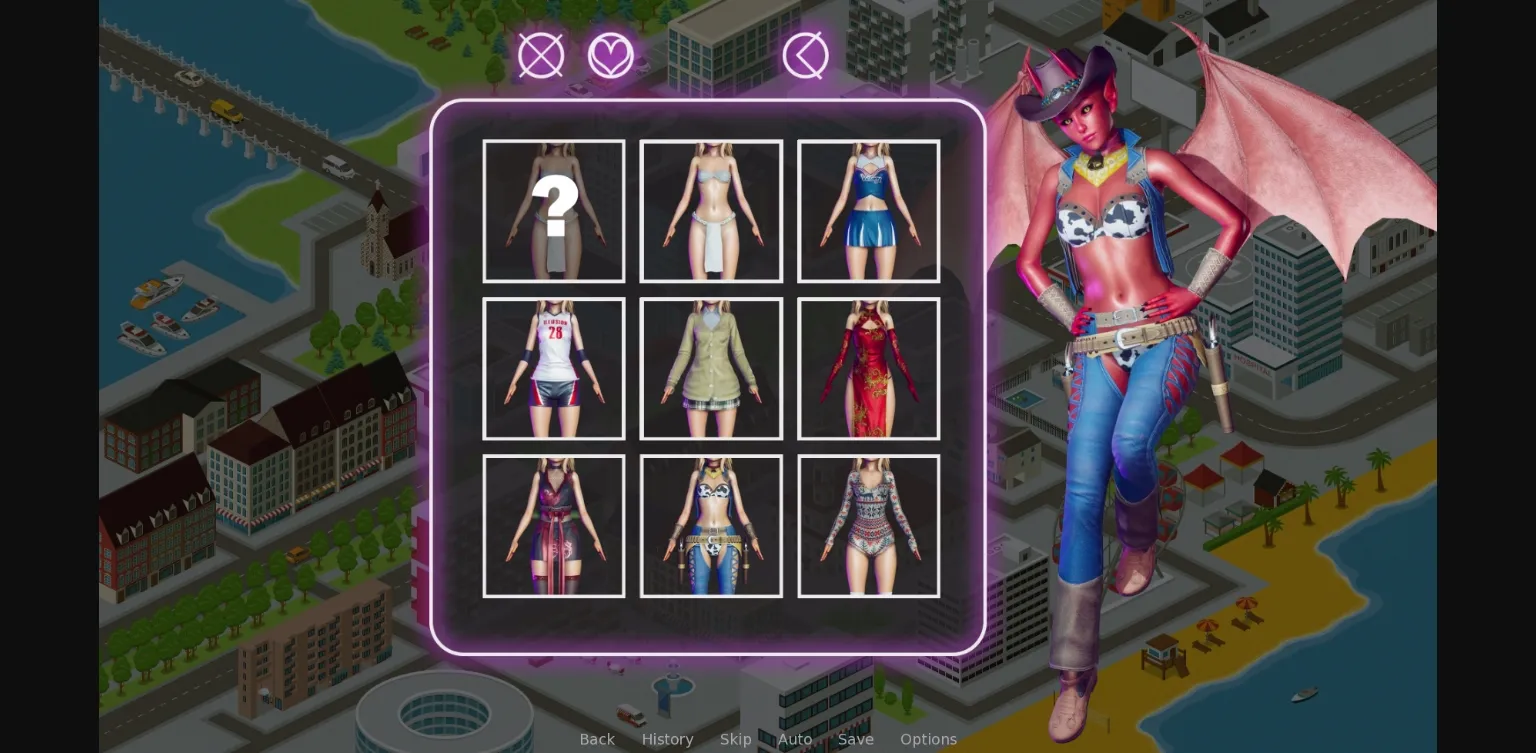Open the Options menu
Image resolution: width=1536 pixels, height=753 pixels.
pos(928,739)
